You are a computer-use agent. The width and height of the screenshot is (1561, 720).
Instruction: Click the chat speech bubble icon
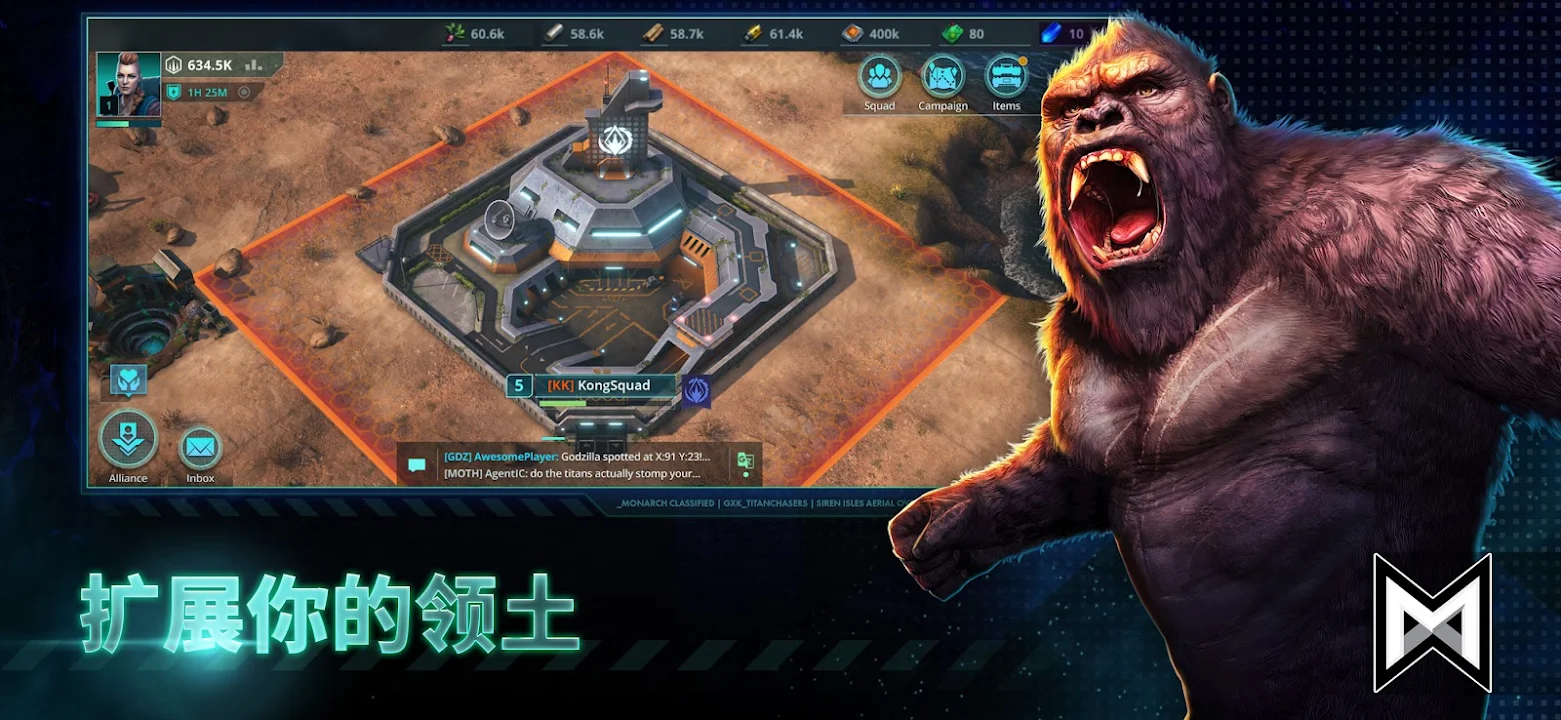pyautogui.click(x=417, y=465)
